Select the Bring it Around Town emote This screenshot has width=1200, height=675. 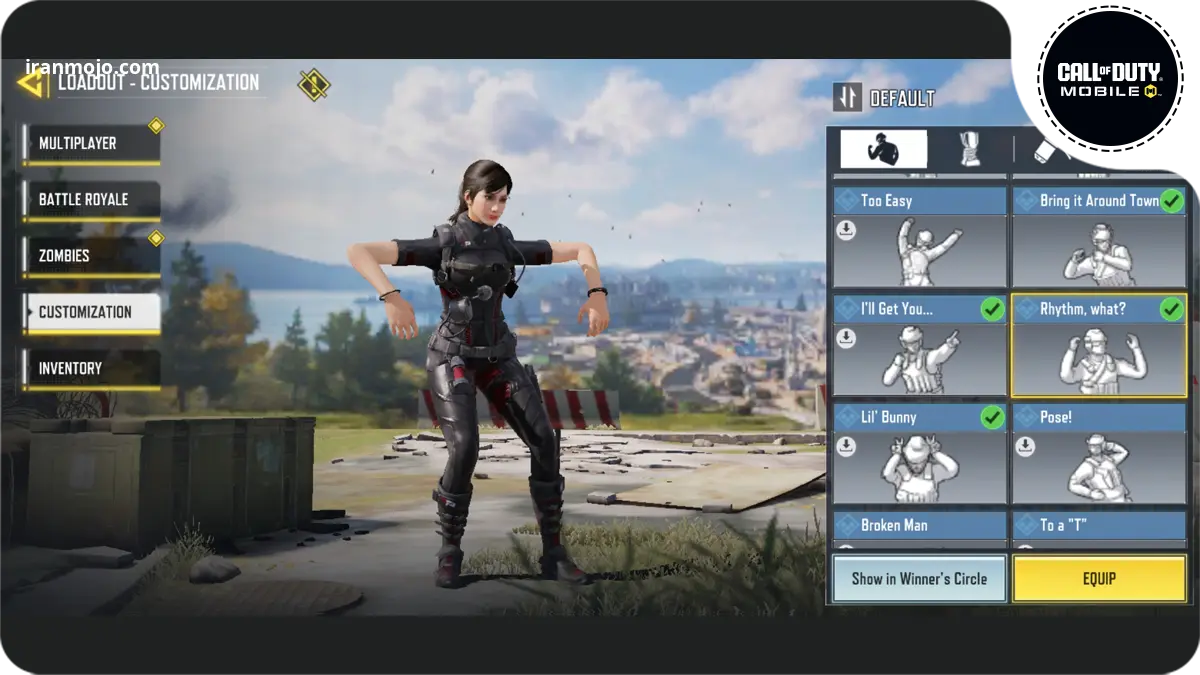1099,238
